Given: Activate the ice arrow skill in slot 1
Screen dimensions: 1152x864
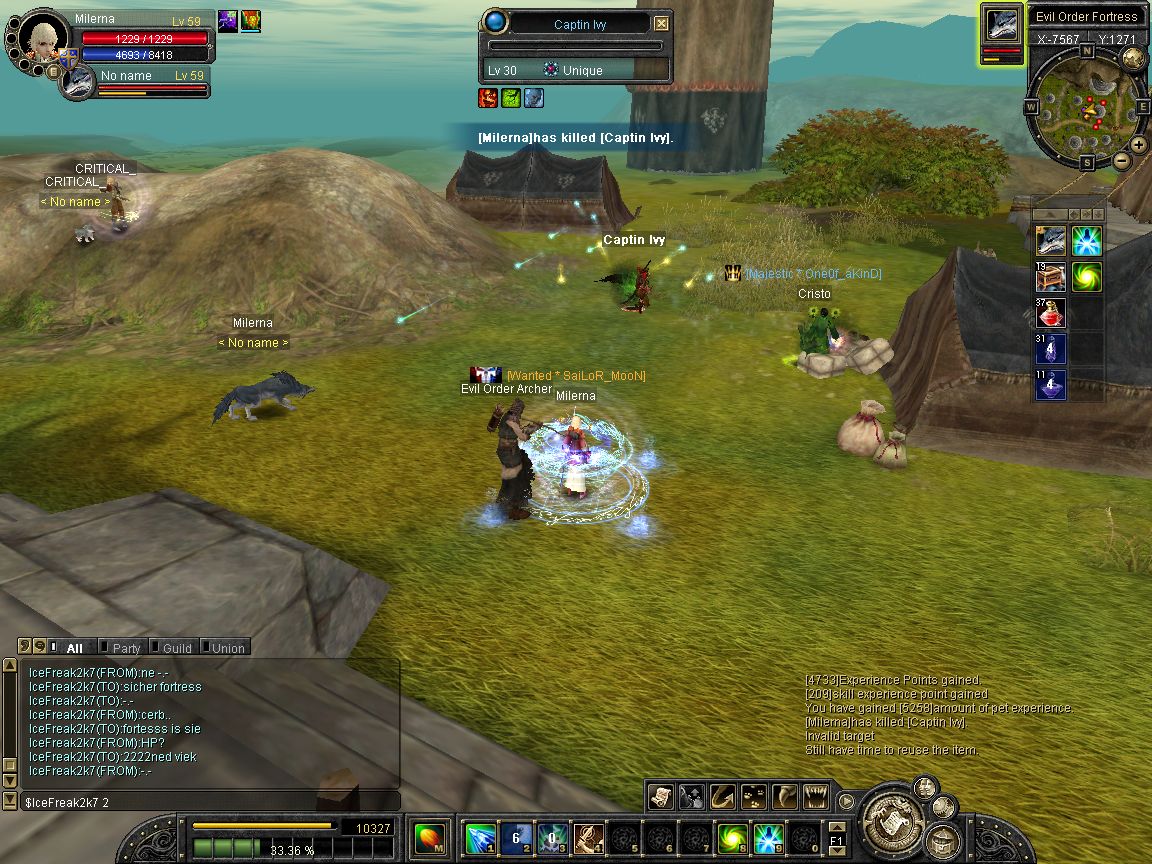Looking at the screenshot, I should click(481, 838).
